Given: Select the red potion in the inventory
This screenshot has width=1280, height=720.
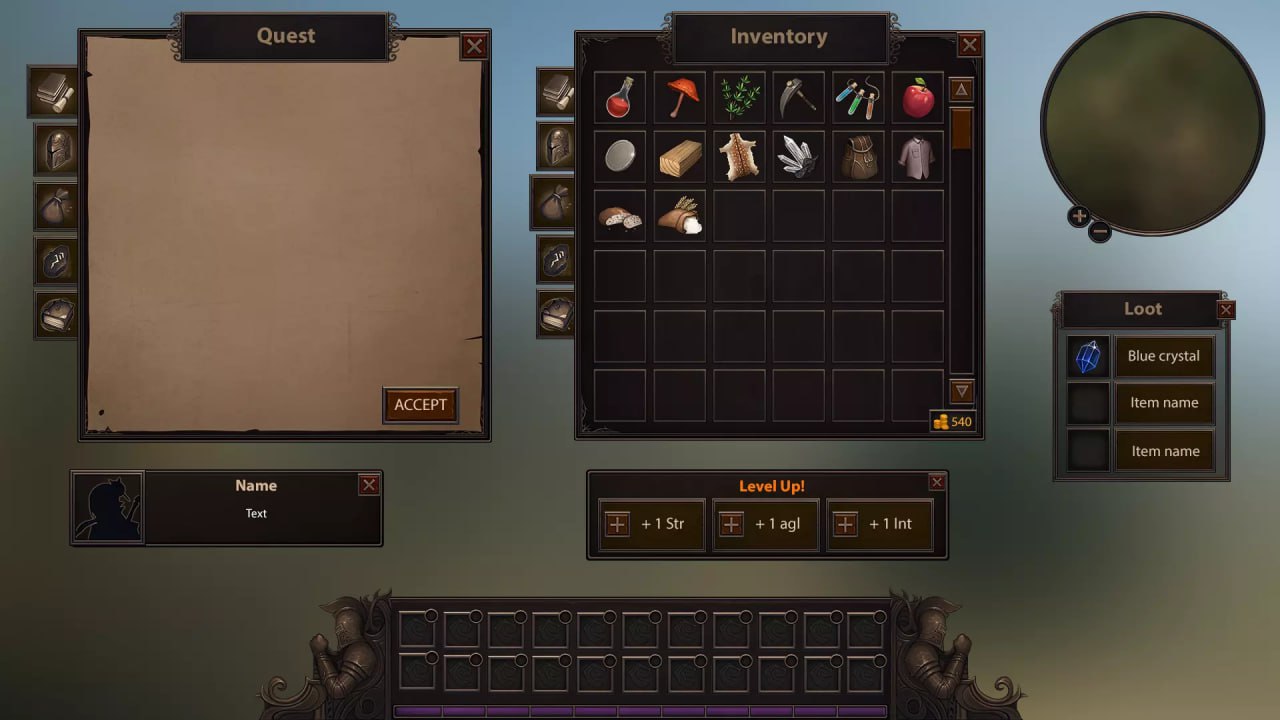Looking at the screenshot, I should tap(619, 97).
